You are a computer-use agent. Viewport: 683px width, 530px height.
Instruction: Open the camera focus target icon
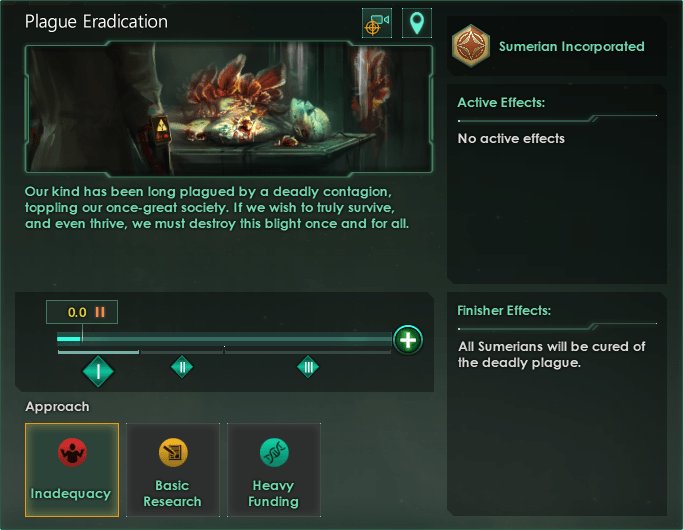pyautogui.click(x=377, y=24)
